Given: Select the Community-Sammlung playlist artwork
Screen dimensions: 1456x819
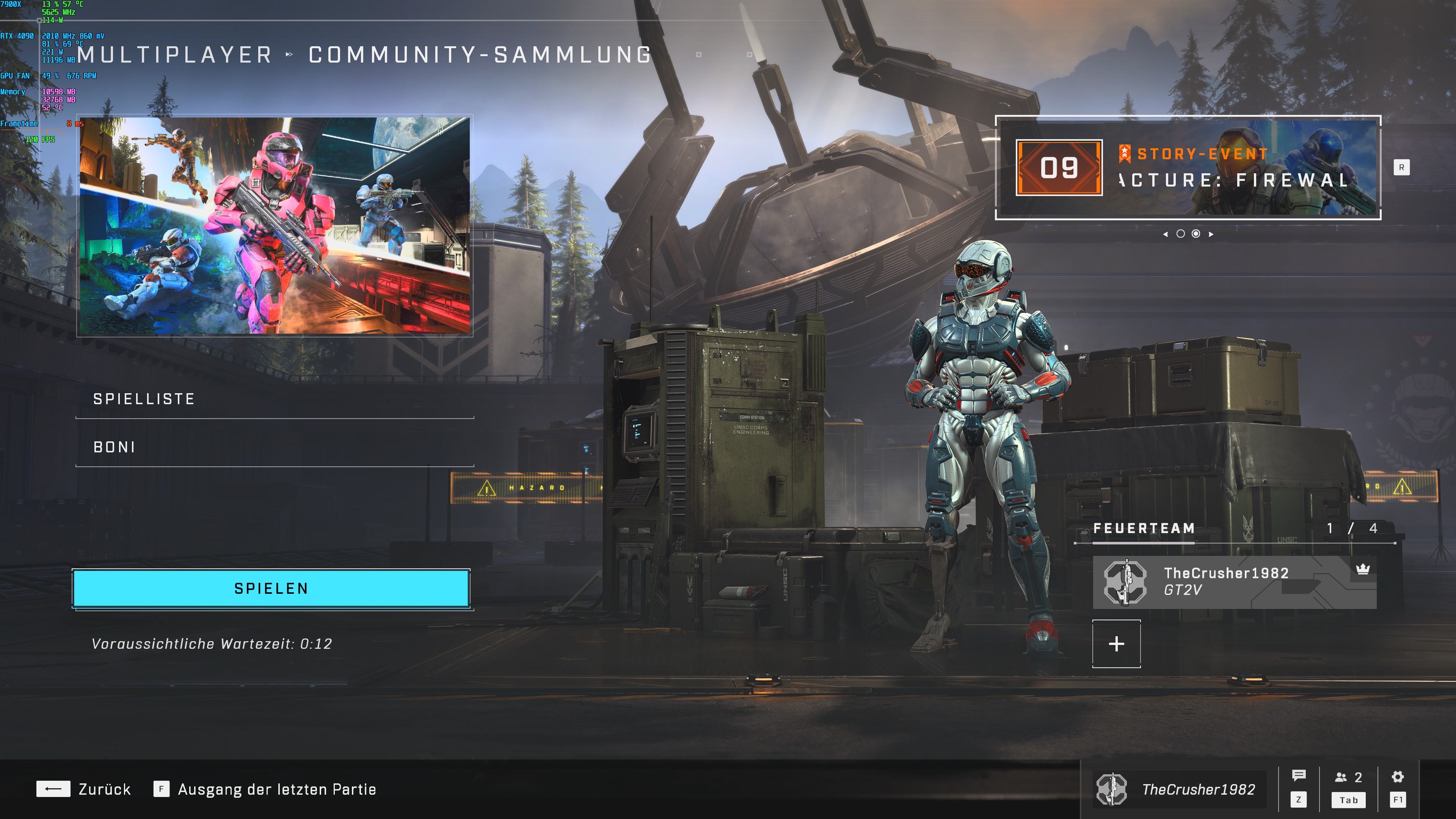Looking at the screenshot, I should tap(275, 226).
